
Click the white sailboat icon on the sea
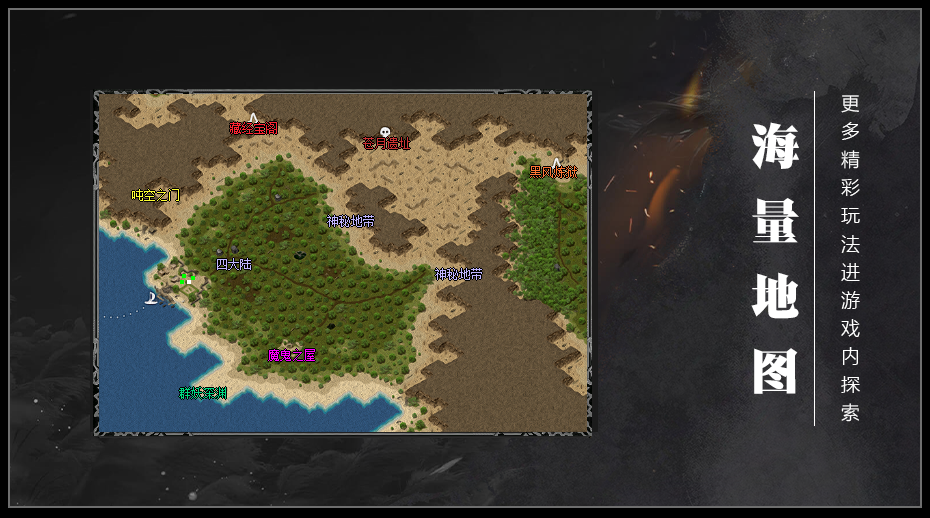coord(151,297)
